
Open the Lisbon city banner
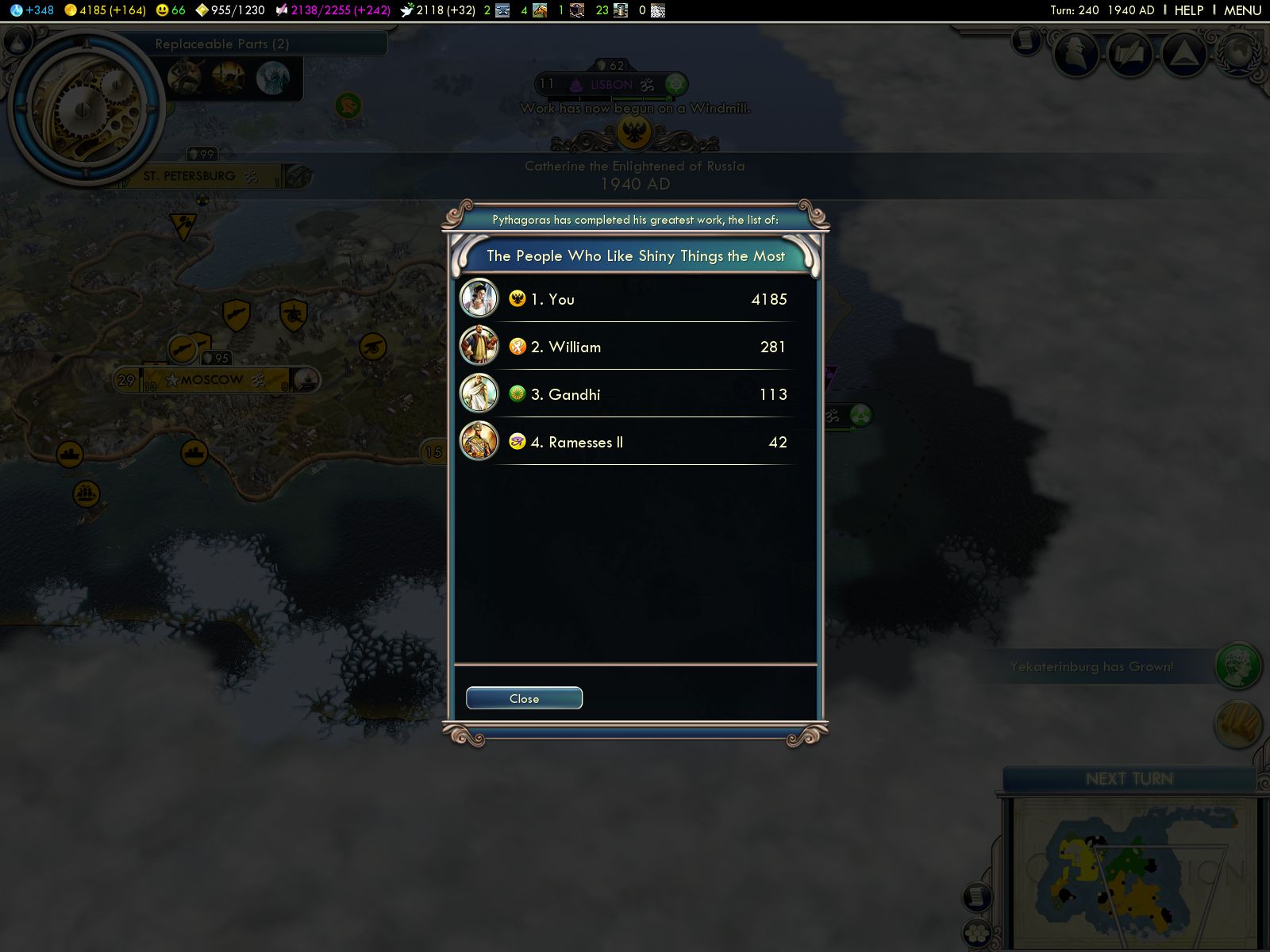point(611,84)
